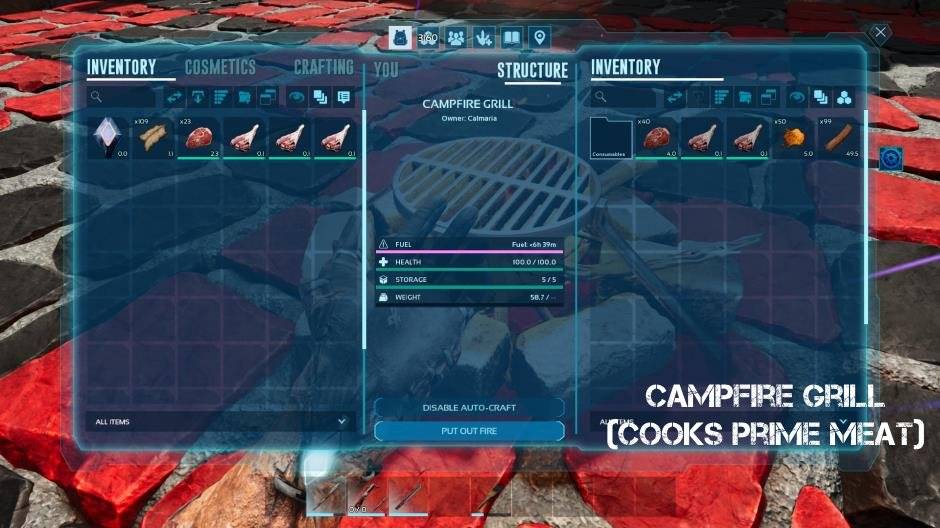940x528 pixels.
Task: Open the tribe members icon at top
Action: 456,38
